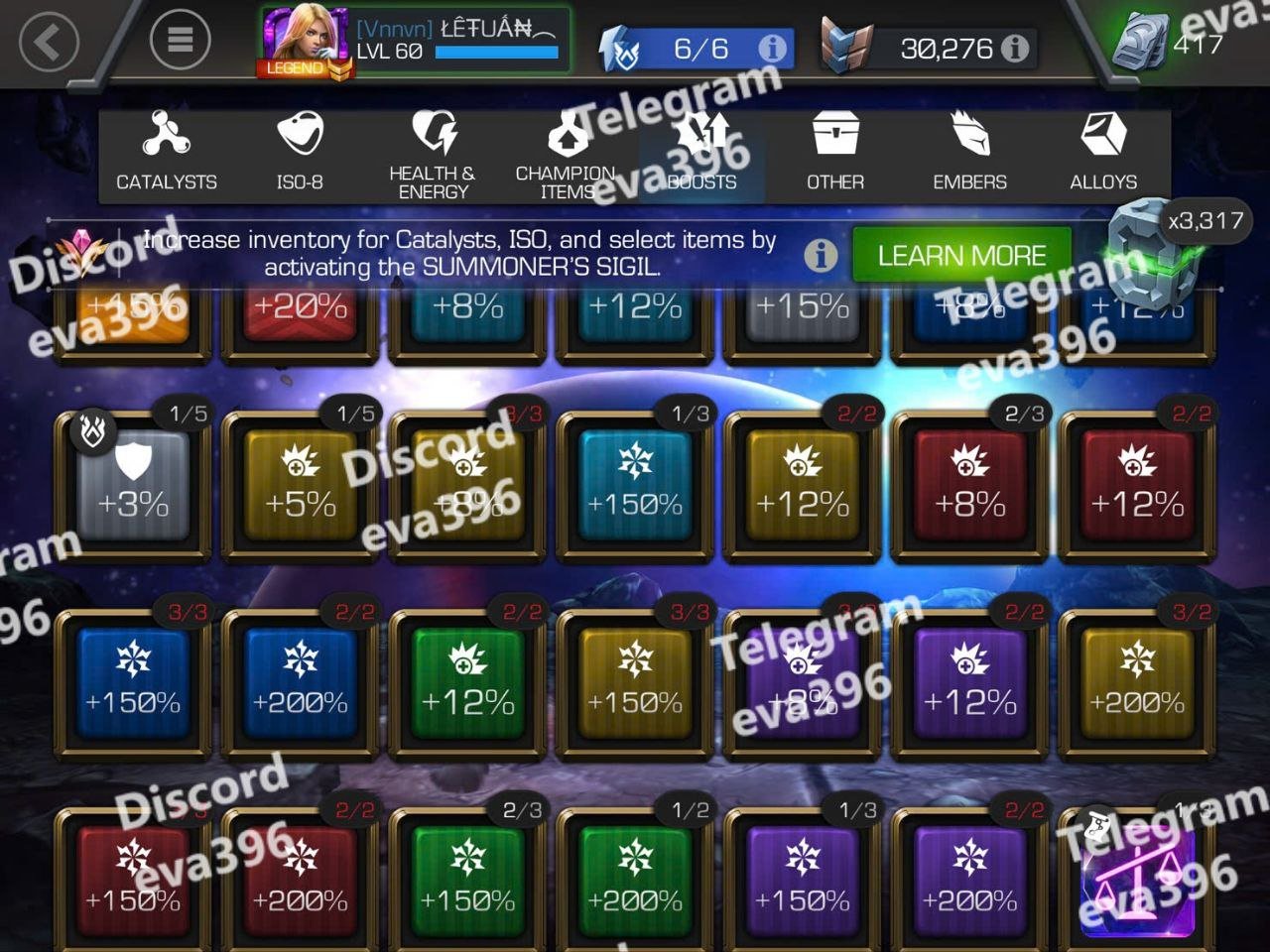Choose the purple +200% boost

pyautogui.click(x=969, y=883)
